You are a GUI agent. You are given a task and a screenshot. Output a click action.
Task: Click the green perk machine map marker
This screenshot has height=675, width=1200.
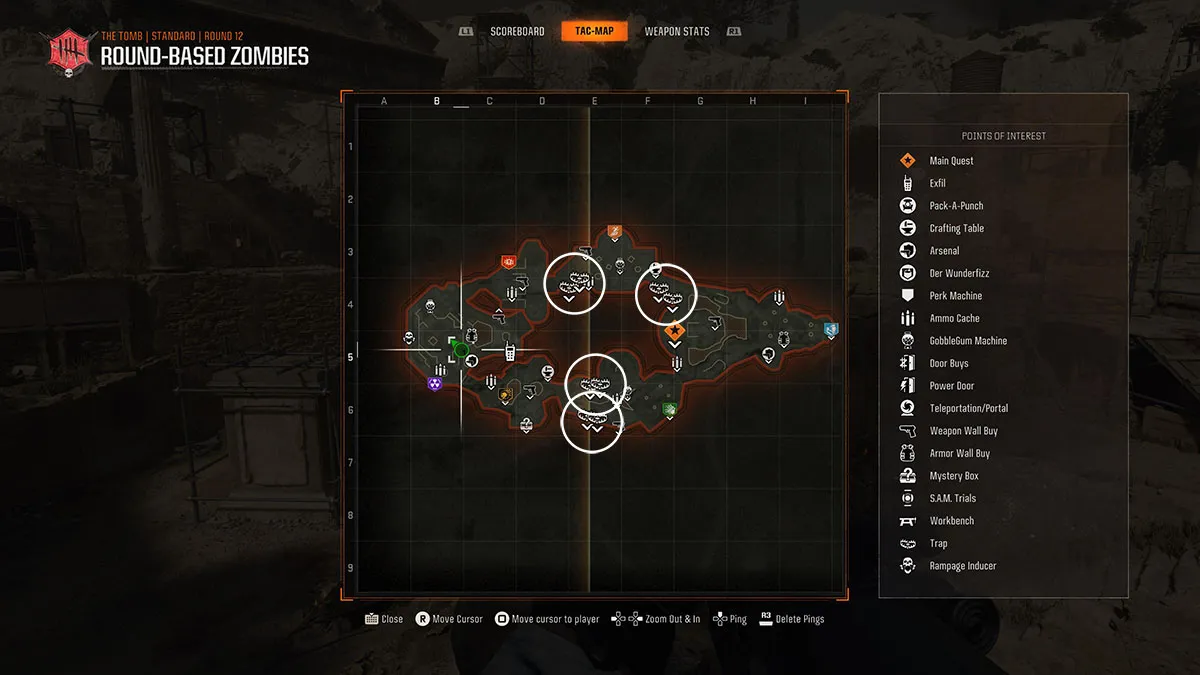670,408
